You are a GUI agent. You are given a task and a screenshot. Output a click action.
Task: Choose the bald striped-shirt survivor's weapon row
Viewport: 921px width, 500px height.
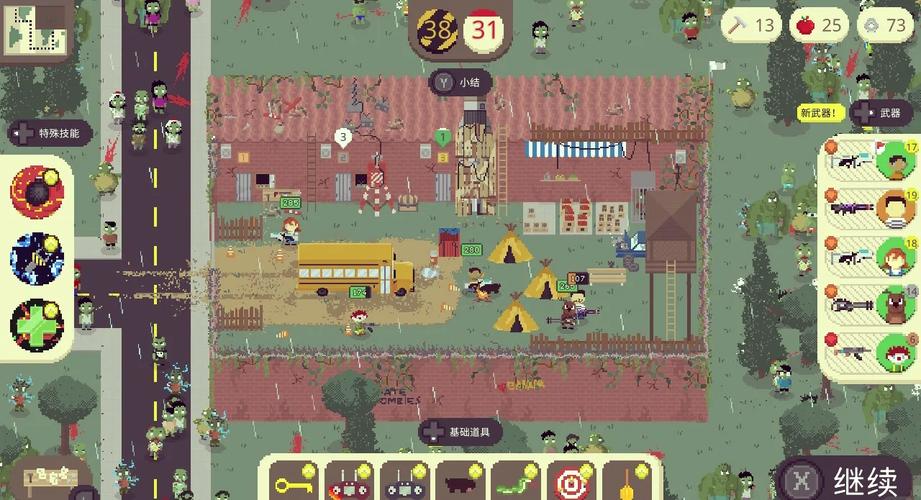click(871, 209)
